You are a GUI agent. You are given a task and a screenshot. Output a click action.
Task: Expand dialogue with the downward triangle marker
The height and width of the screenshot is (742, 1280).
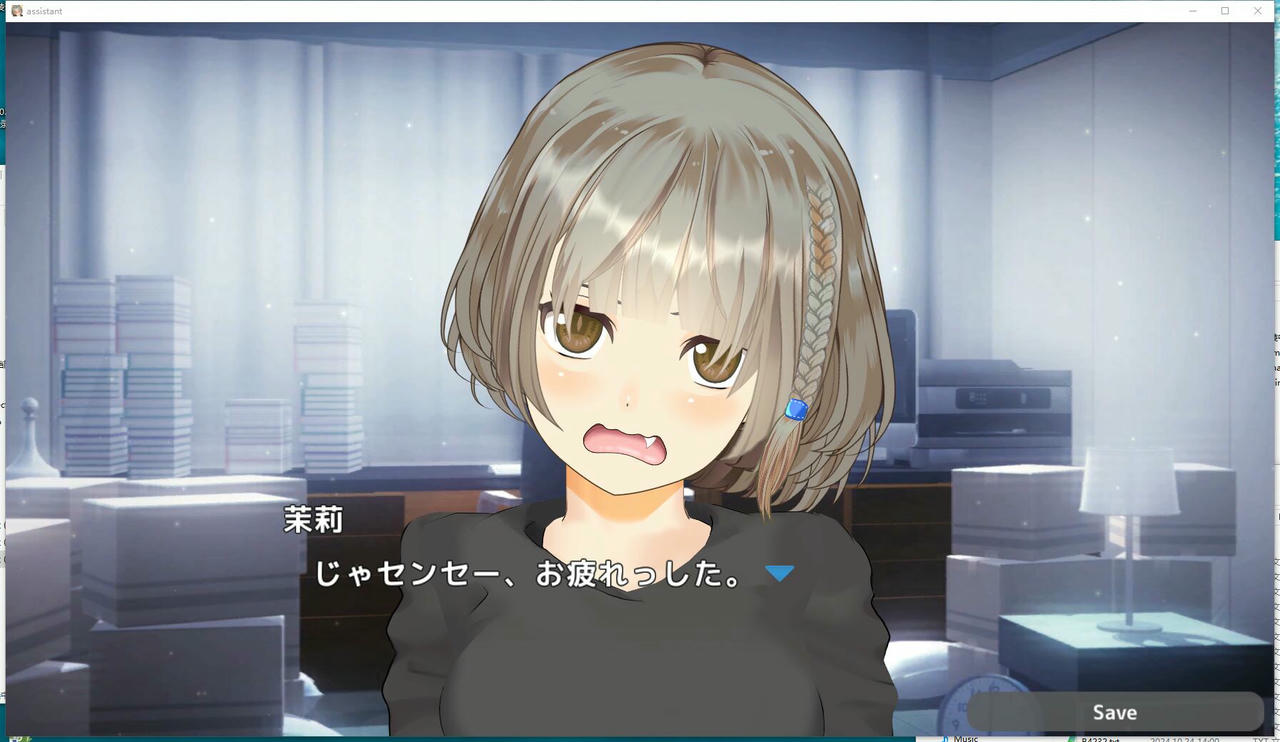779,572
